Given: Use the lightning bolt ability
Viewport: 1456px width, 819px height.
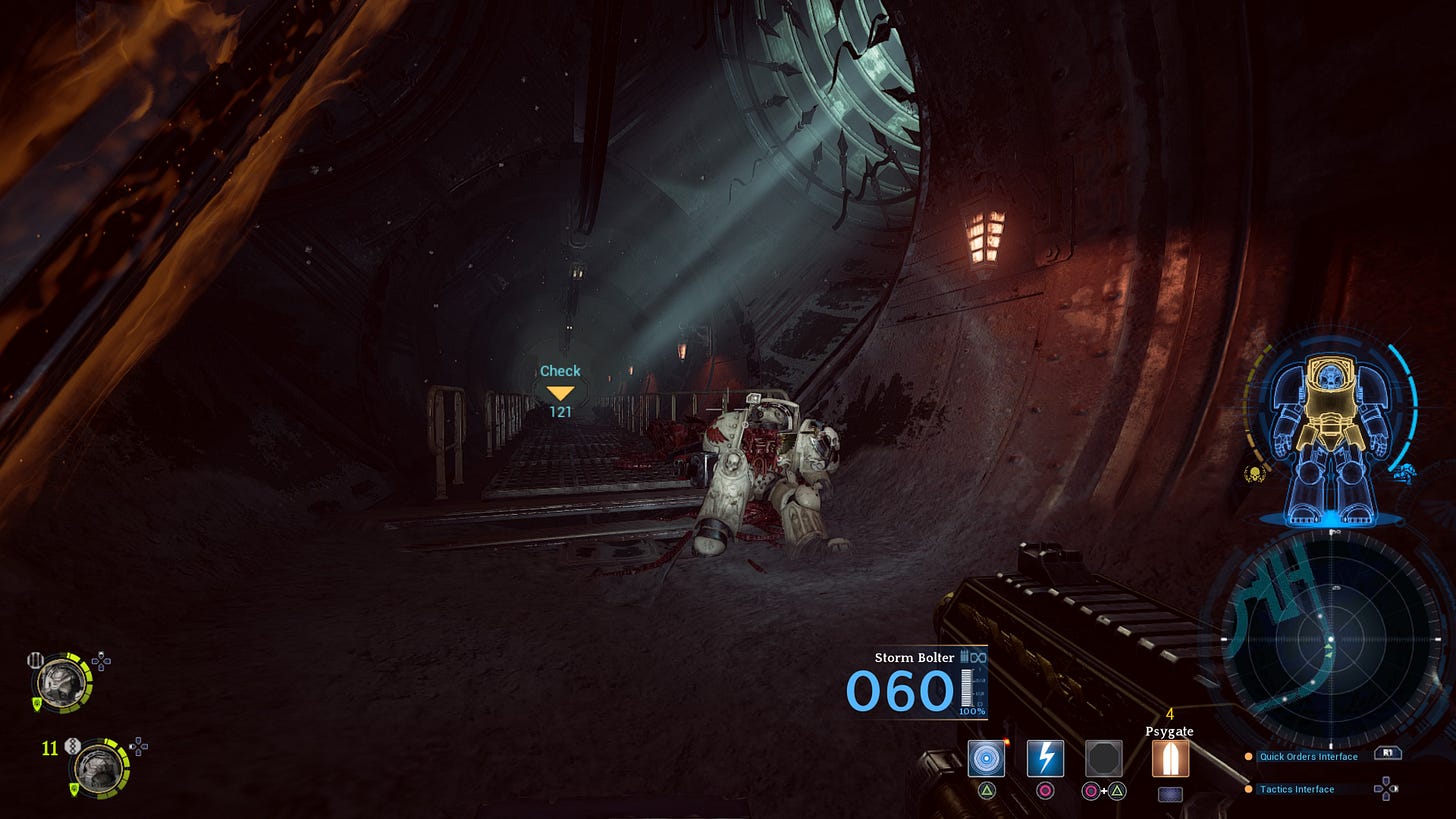Looking at the screenshot, I should click(x=1045, y=759).
